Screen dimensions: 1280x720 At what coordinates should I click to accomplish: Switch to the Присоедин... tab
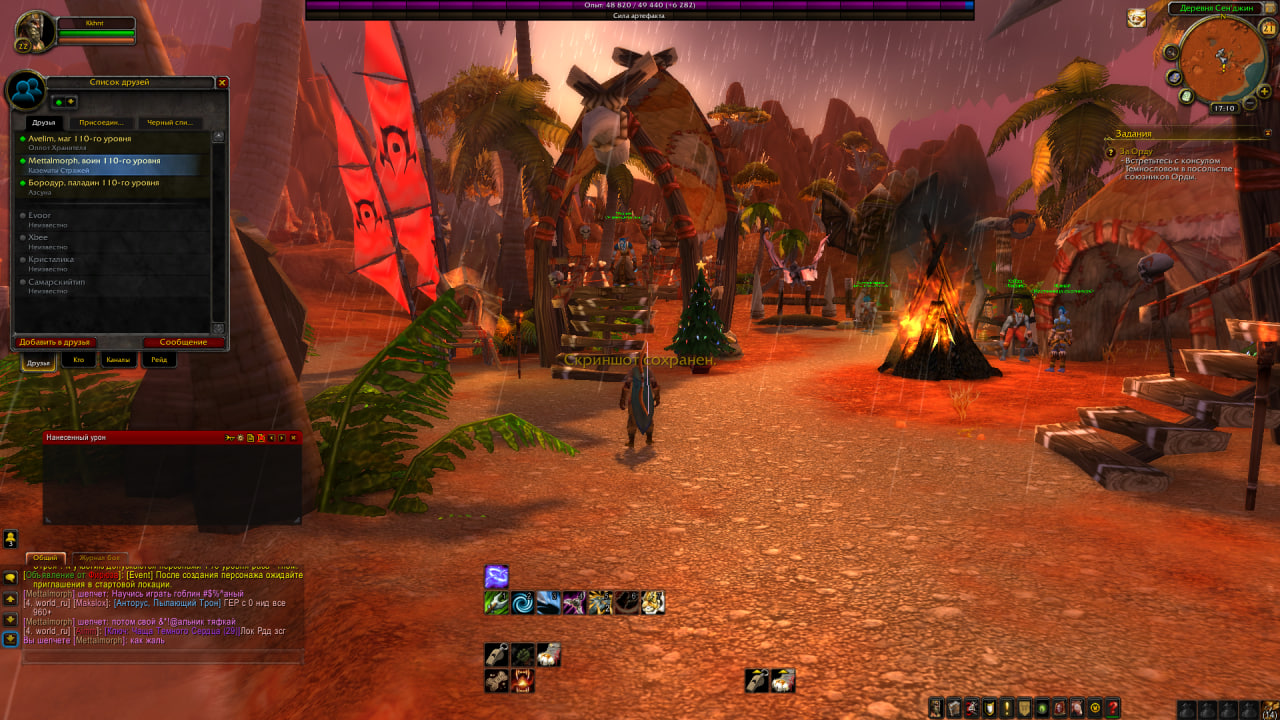pyautogui.click(x=101, y=123)
